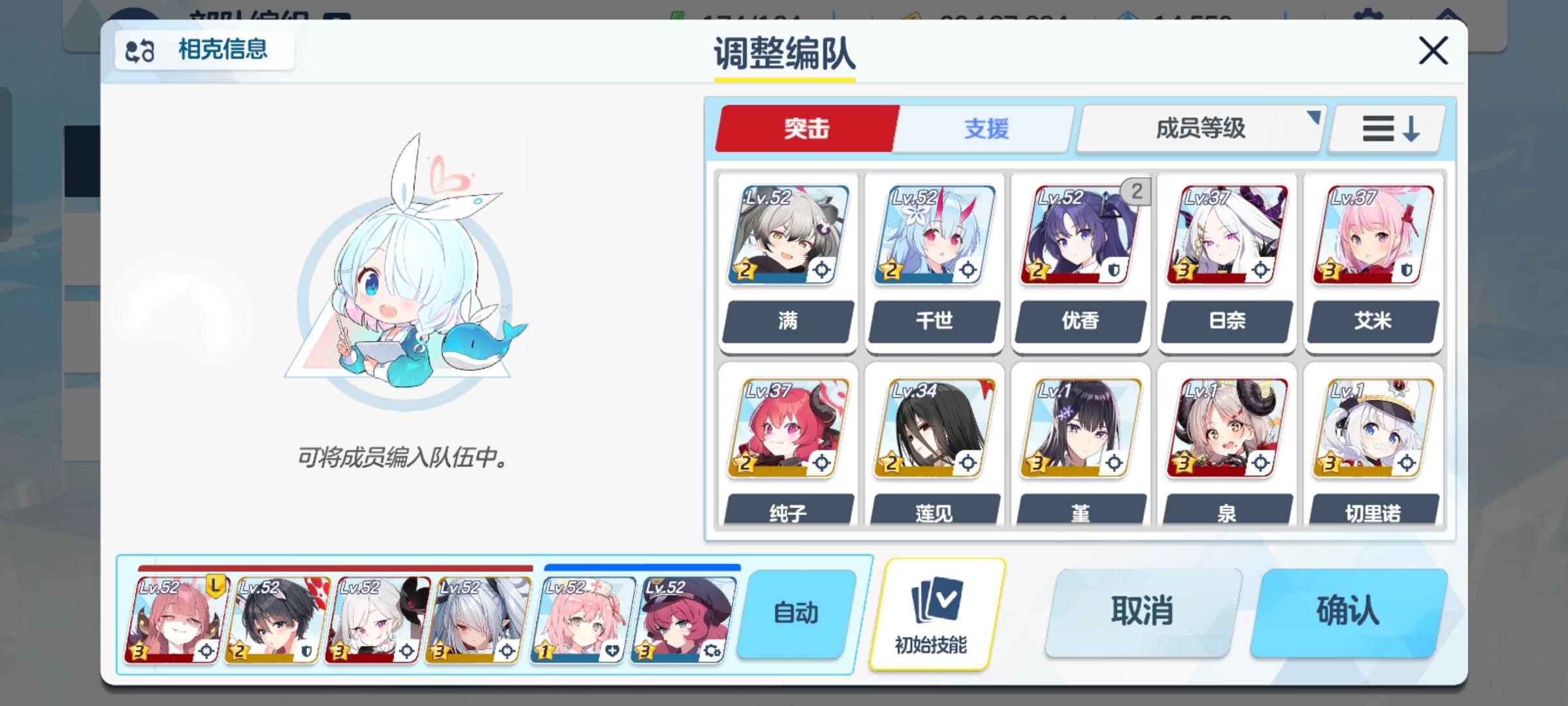Image resolution: width=1568 pixels, height=706 pixels.
Task: Open the sort order icon
Action: 1385,129
